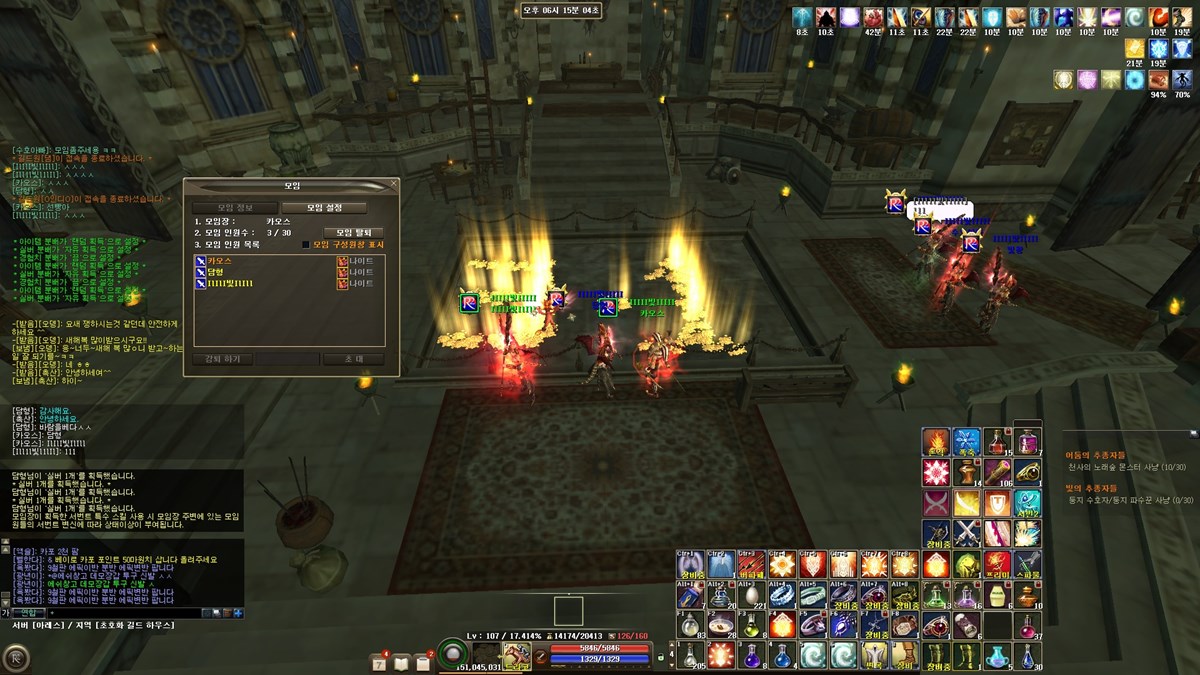
Task: Use the gold telescope item slot
Action: [x=996, y=472]
